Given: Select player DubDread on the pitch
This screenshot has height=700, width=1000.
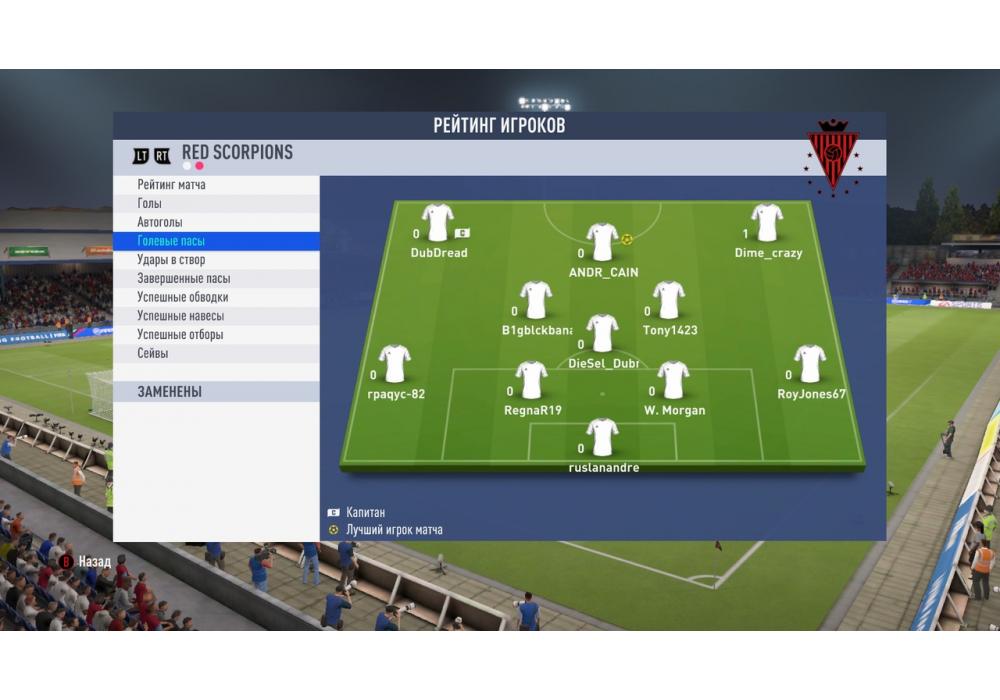Looking at the screenshot, I should click(438, 223).
